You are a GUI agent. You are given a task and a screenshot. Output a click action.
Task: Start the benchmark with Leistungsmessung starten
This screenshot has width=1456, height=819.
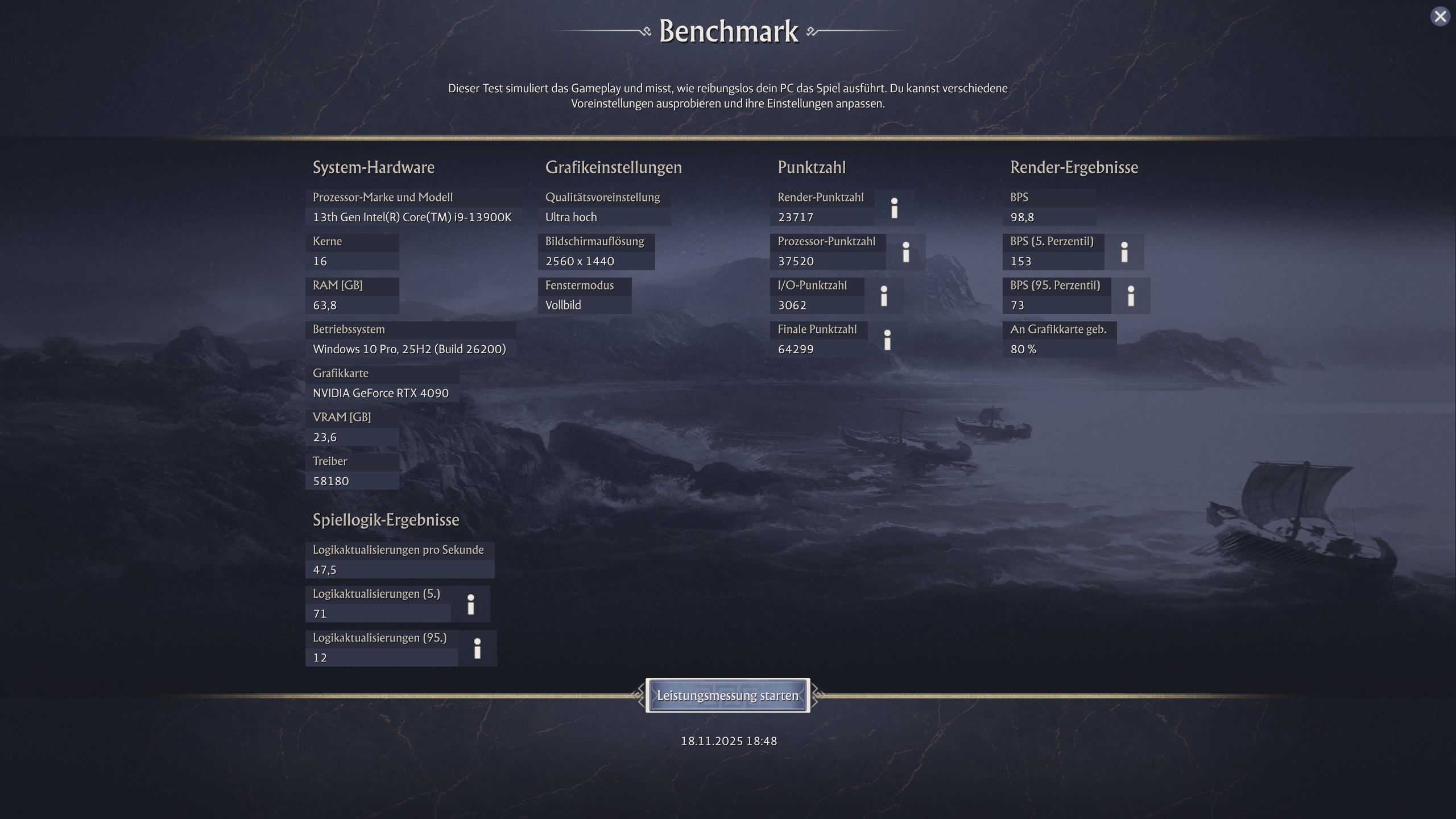728,695
